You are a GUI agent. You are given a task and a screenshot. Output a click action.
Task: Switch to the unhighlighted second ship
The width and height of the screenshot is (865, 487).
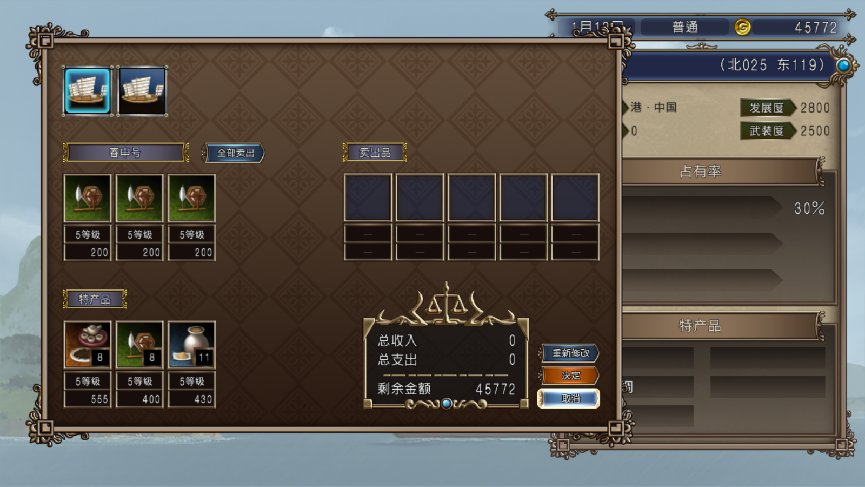[141, 91]
